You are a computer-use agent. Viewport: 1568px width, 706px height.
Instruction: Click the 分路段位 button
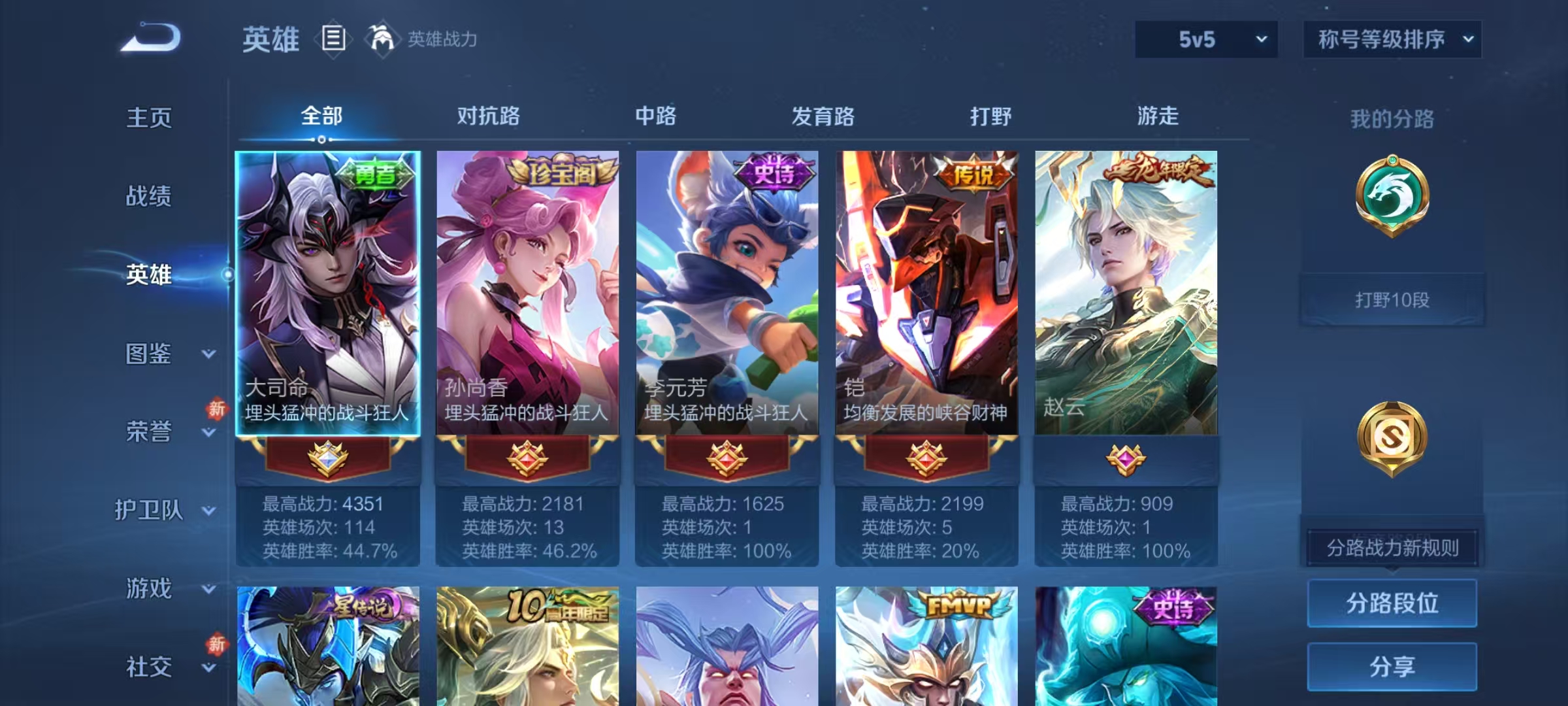[x=1392, y=603]
